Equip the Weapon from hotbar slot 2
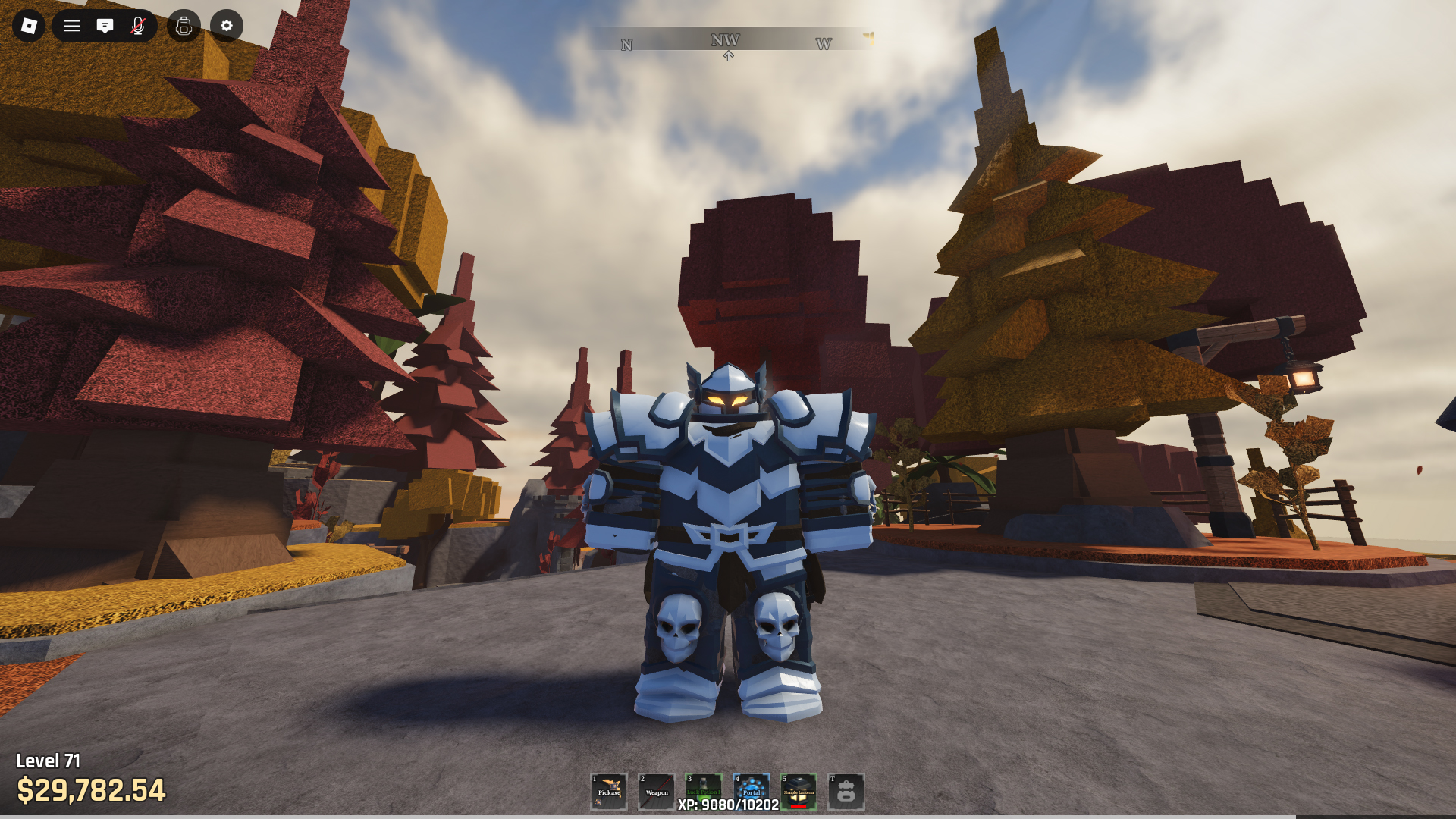Screen dimensions: 1456x819 click(657, 792)
